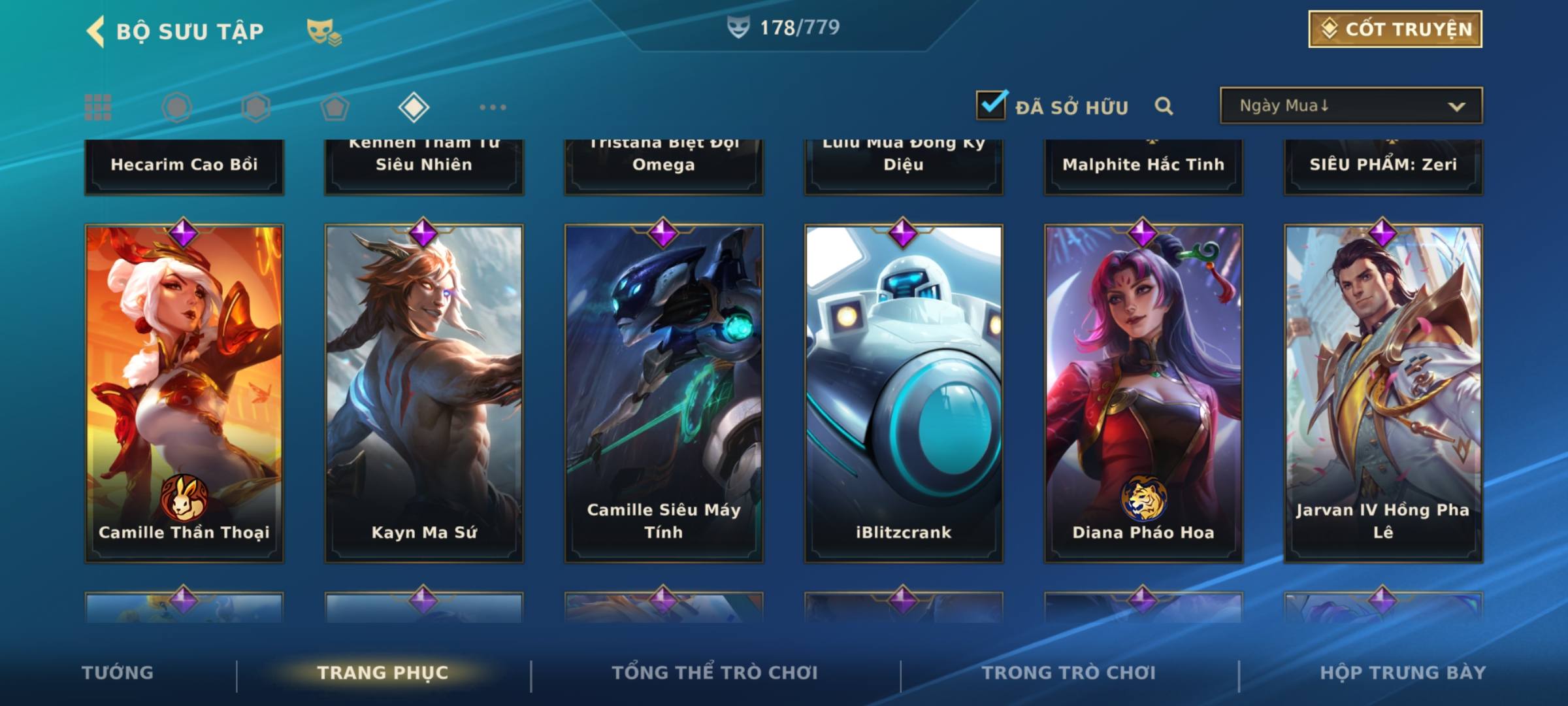Switch to the Tổng Thể Trò Chơi tab
The image size is (1568, 706).
click(x=715, y=673)
